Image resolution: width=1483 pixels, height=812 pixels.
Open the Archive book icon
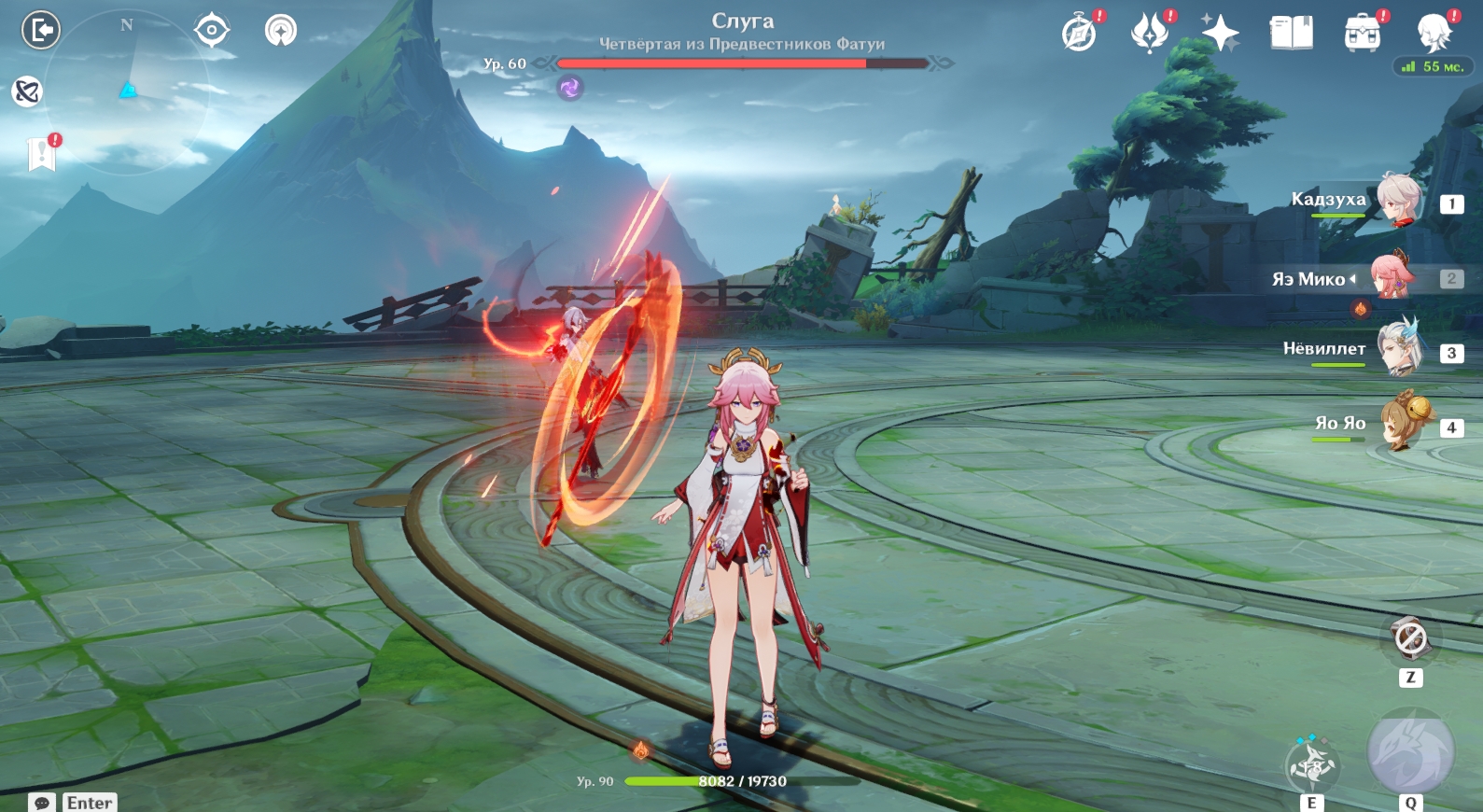click(1291, 34)
